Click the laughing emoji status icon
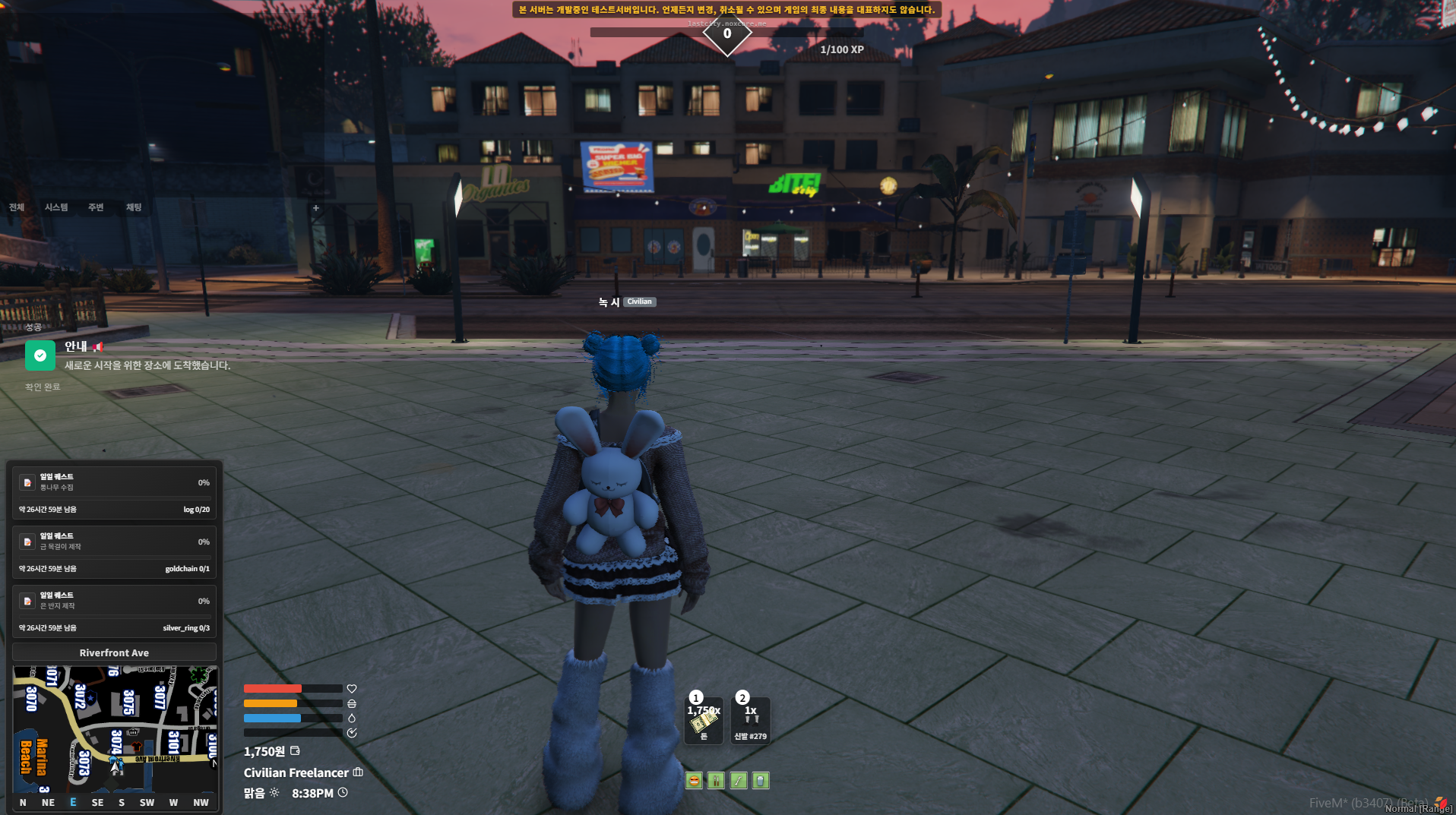 [x=694, y=781]
